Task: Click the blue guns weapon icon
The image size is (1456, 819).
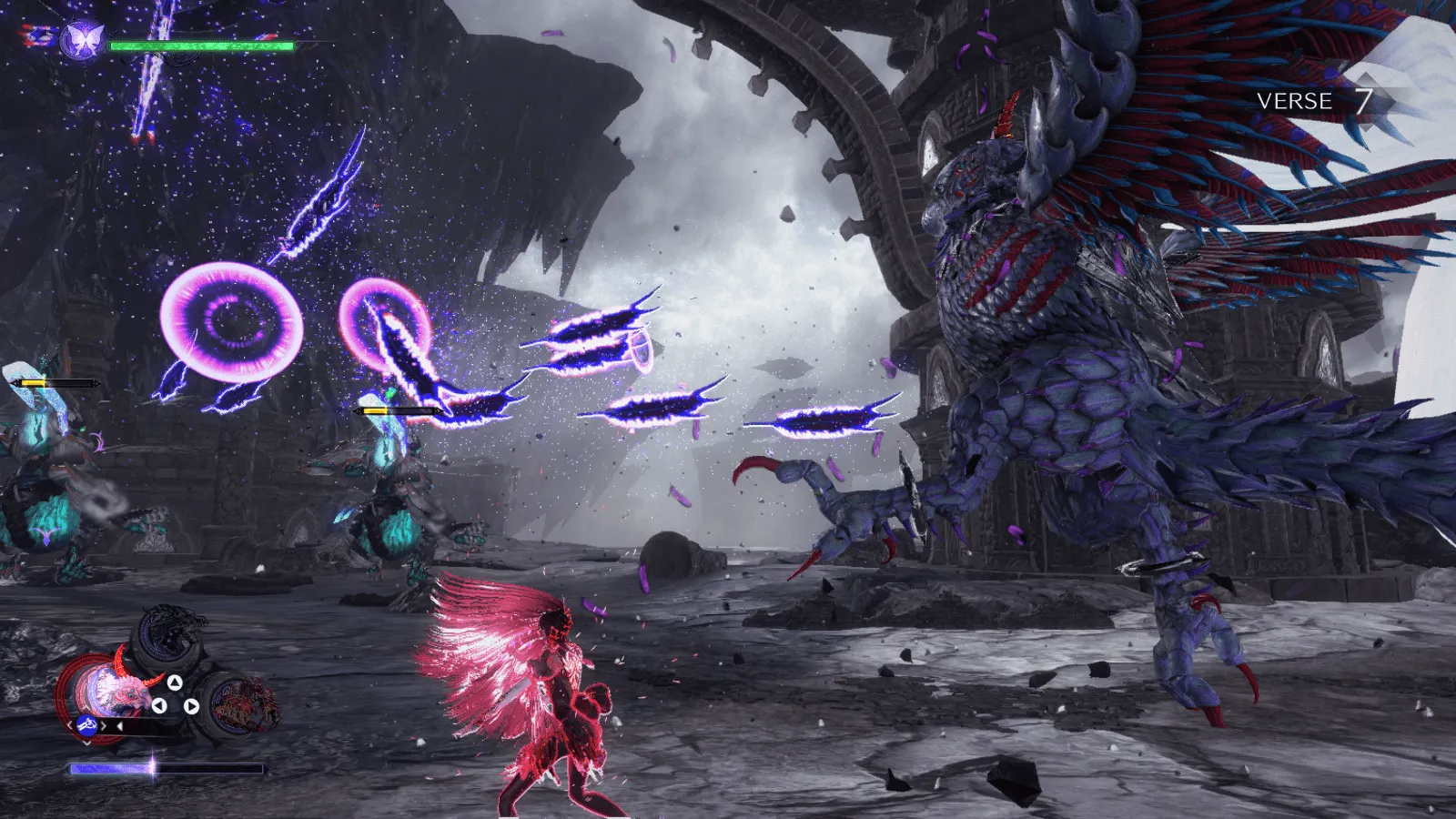Action: [87, 725]
